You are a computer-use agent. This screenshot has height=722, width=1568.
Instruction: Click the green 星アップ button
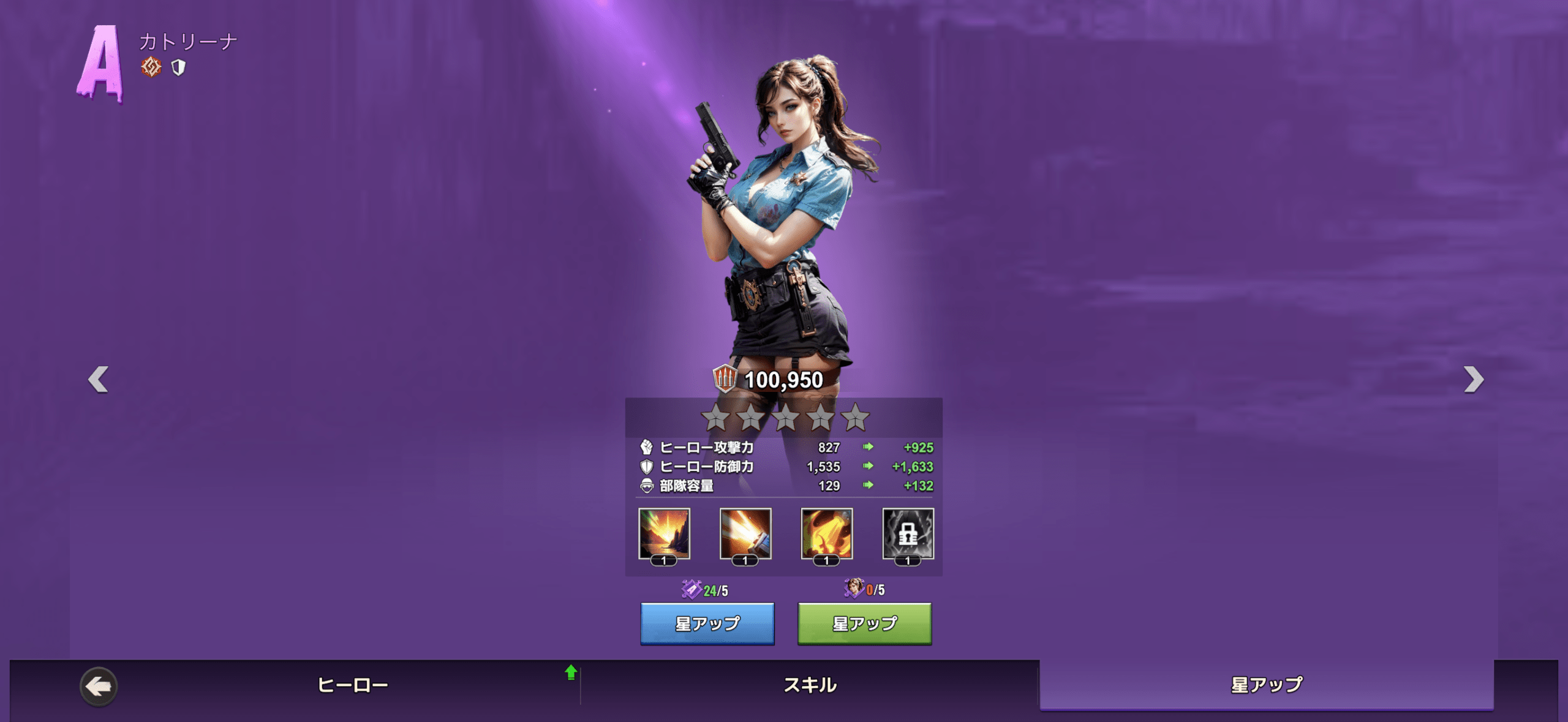click(x=864, y=623)
